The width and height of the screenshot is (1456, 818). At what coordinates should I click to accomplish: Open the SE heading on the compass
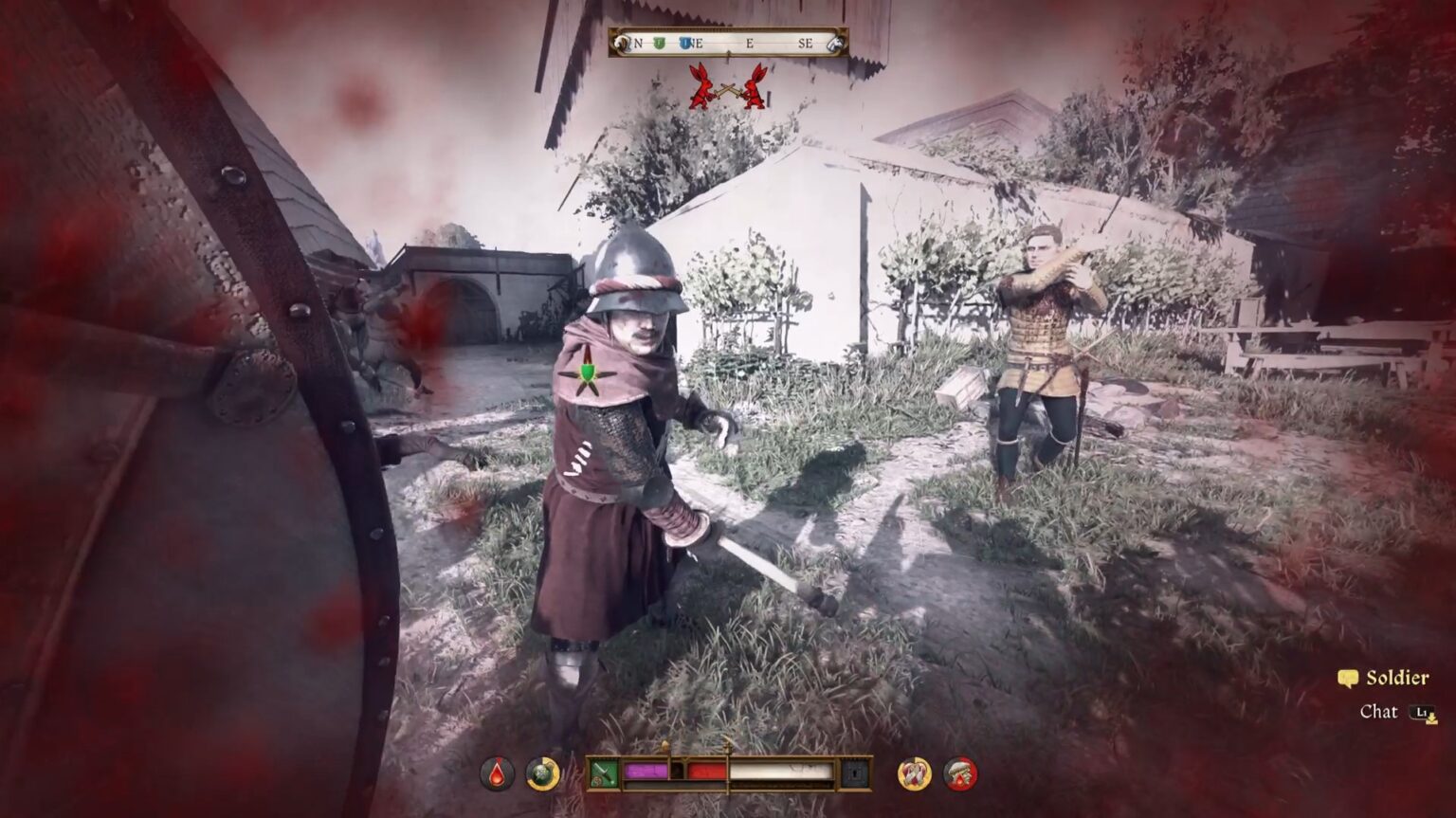[807, 42]
